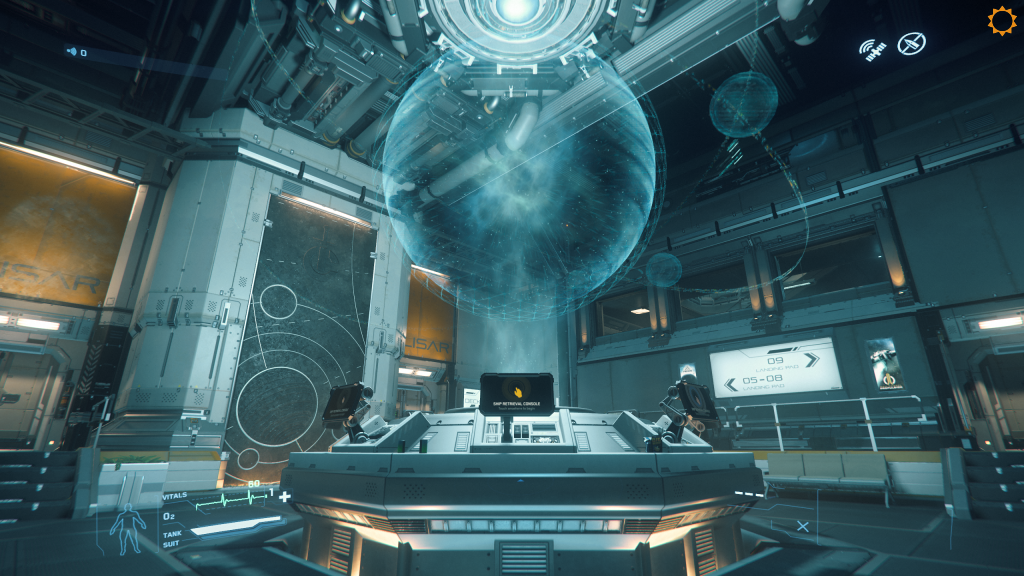Click the orange sun icon
The image size is (1024, 576).
coord(1001,21)
